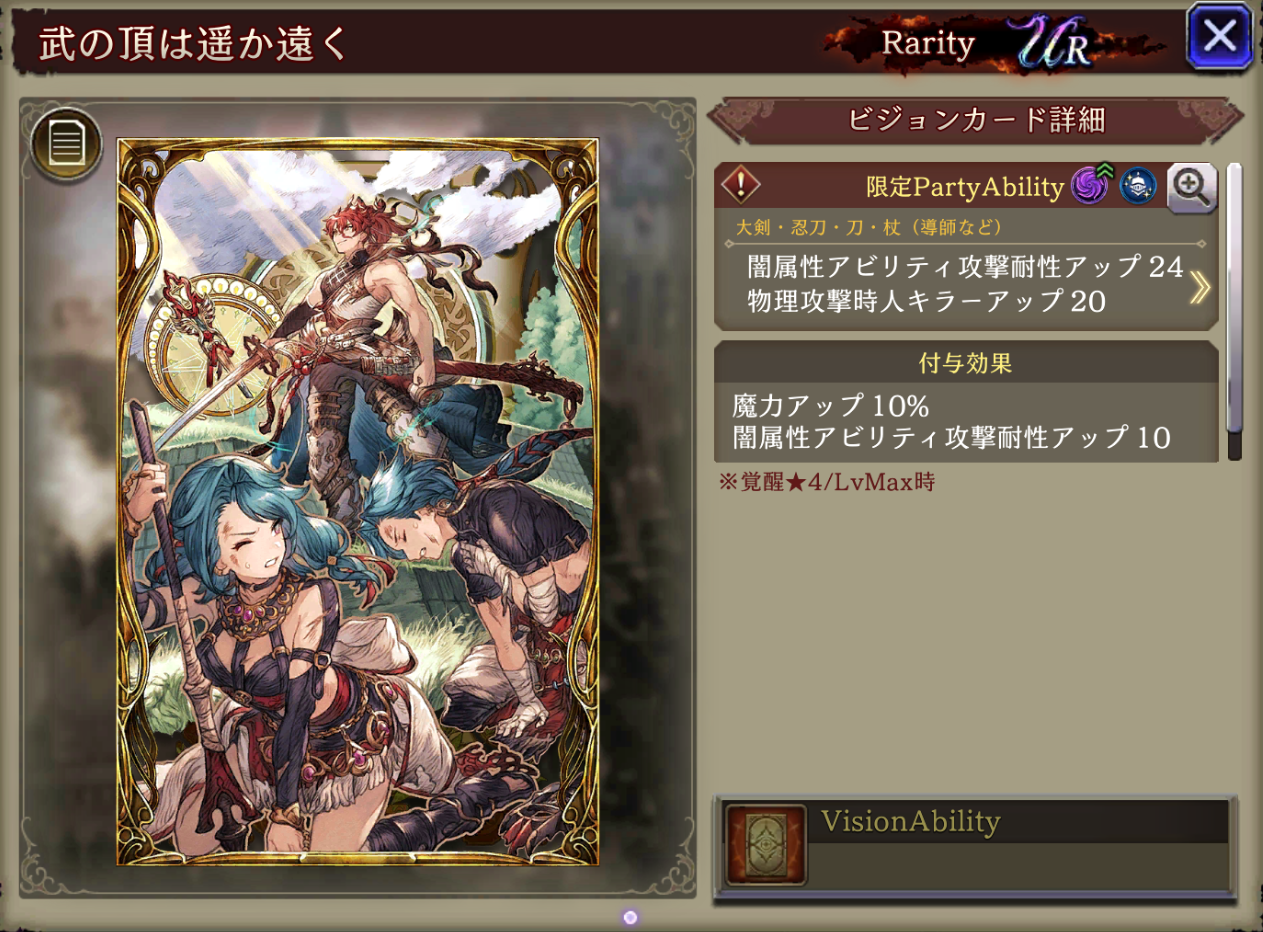
Task: Close the vision card detail window
Action: (1220, 38)
